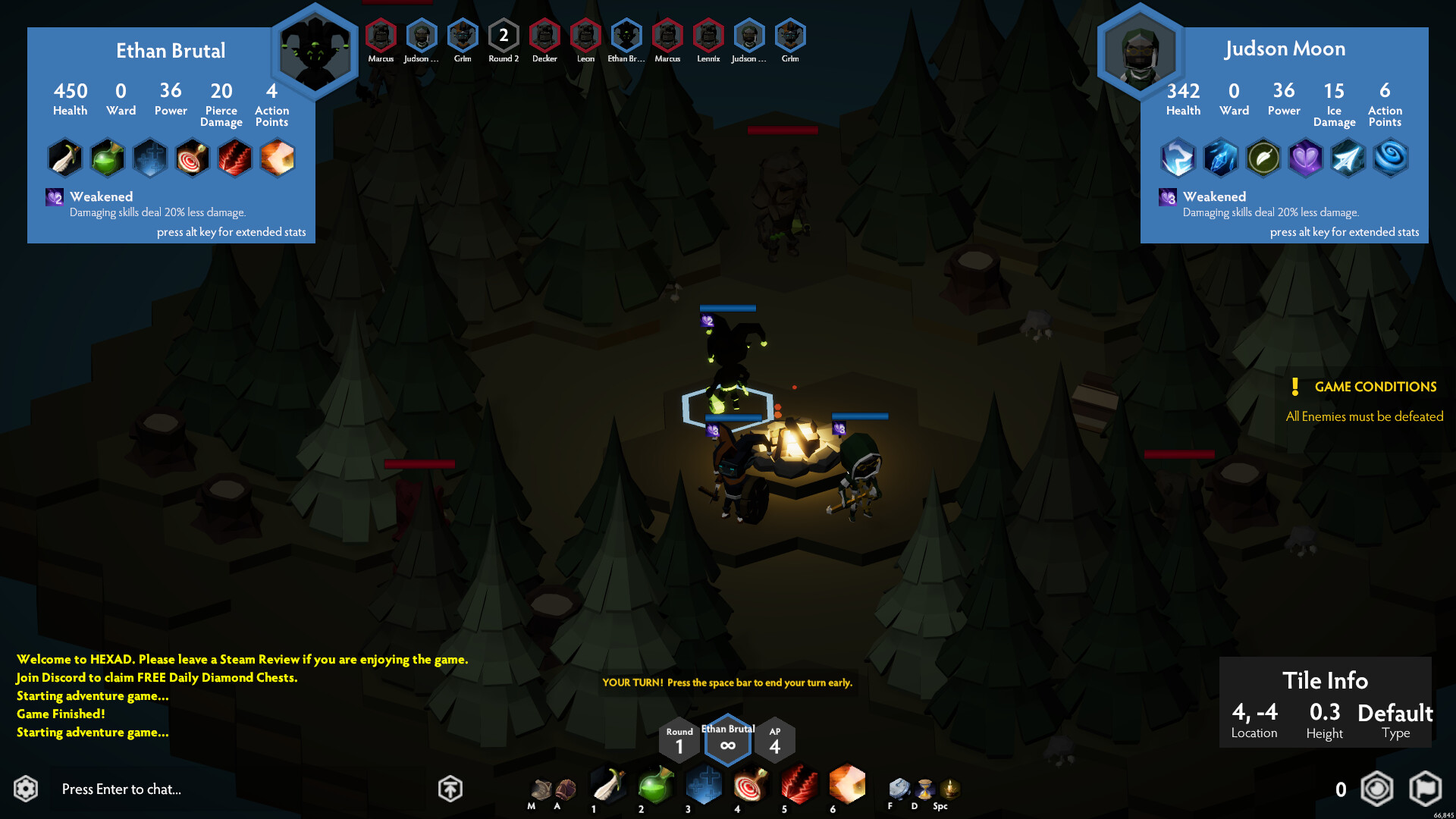Click the flee F icon near the hotbar

[899, 789]
